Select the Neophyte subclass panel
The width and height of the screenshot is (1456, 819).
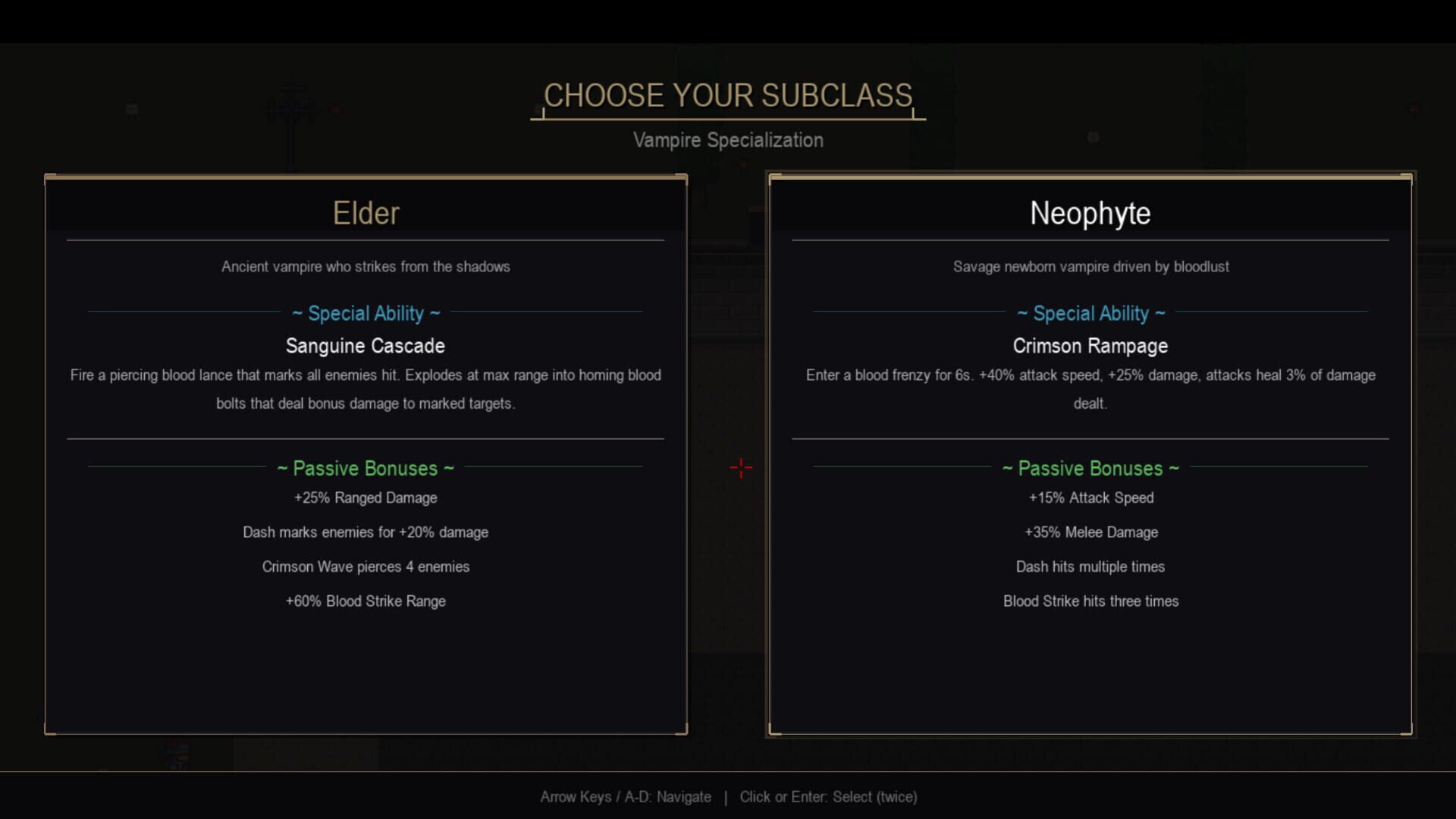(1090, 455)
